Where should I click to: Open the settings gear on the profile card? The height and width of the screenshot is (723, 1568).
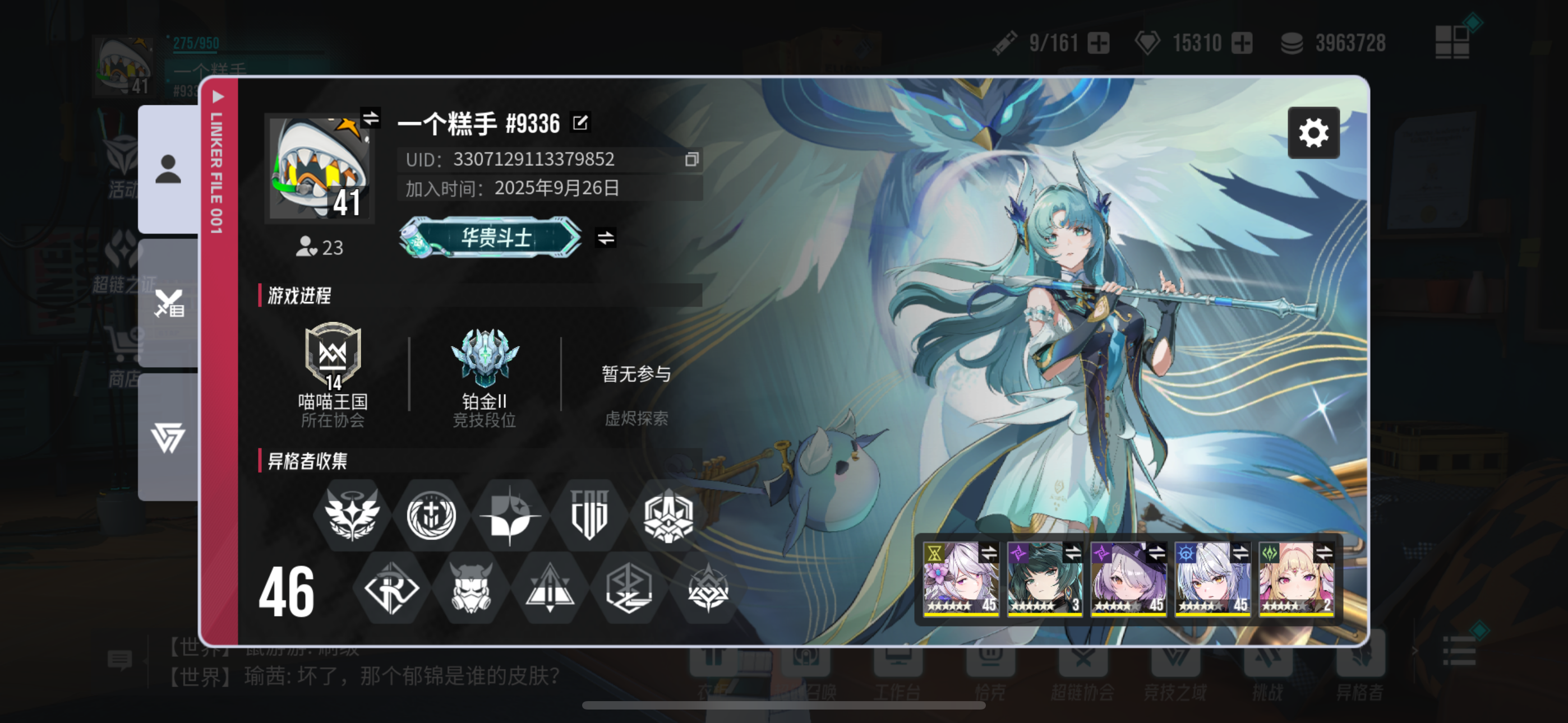[1315, 132]
